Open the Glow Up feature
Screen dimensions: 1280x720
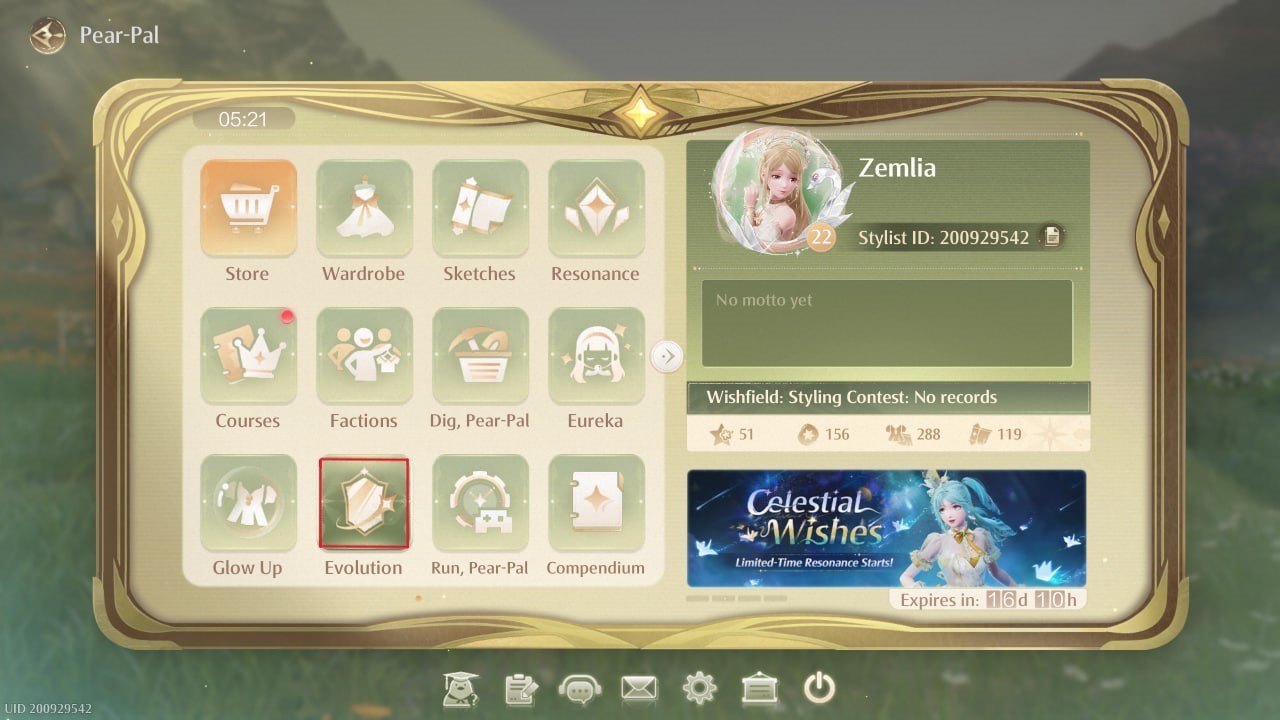point(247,501)
